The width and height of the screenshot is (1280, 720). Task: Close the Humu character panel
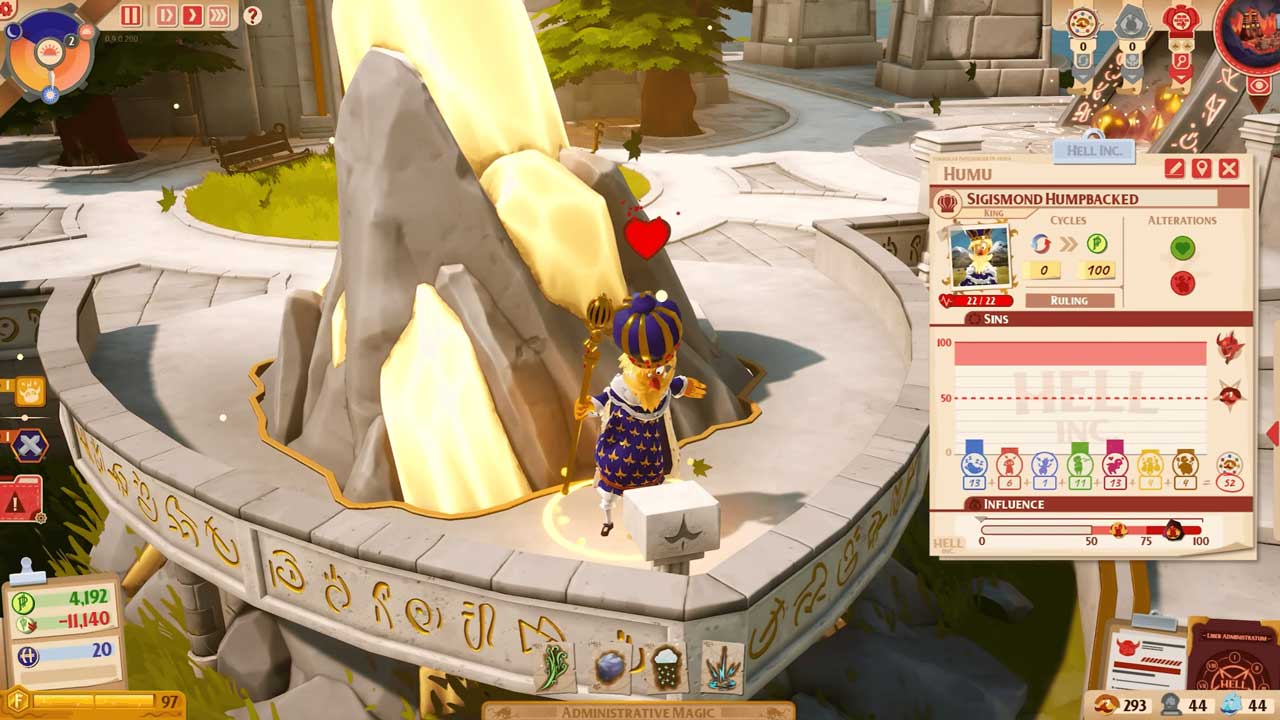1229,169
